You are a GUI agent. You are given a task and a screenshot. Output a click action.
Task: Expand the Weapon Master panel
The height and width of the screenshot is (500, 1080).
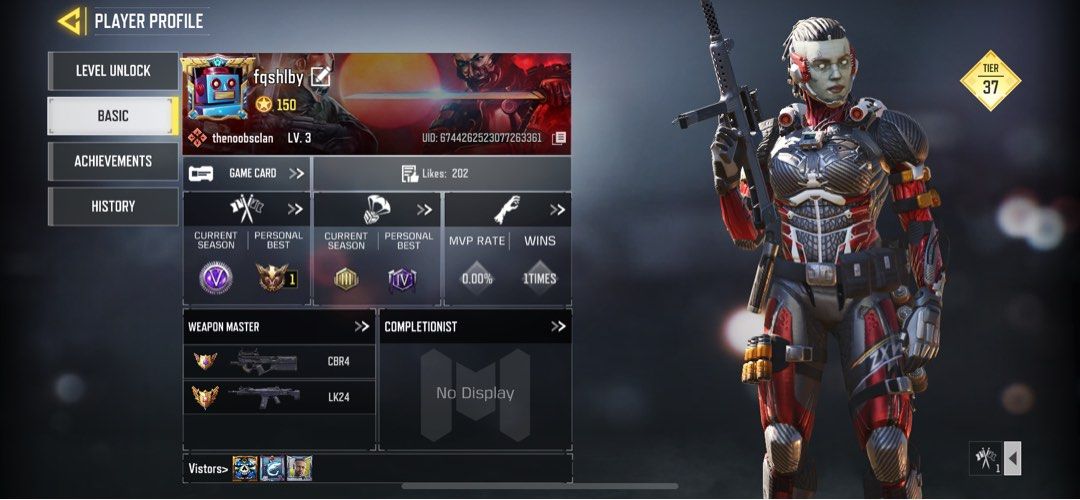tap(361, 326)
